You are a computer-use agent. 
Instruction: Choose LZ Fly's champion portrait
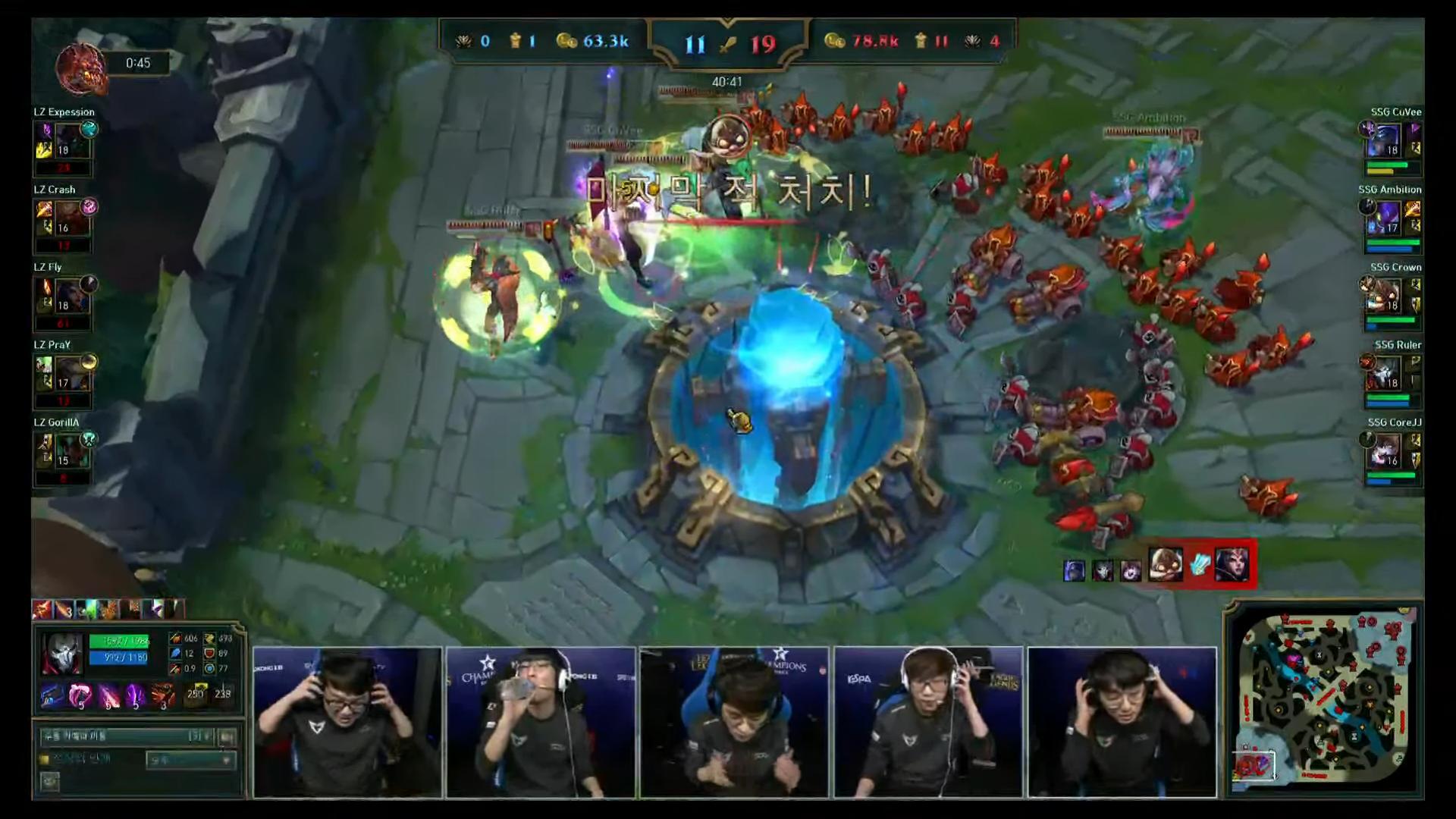[x=71, y=297]
